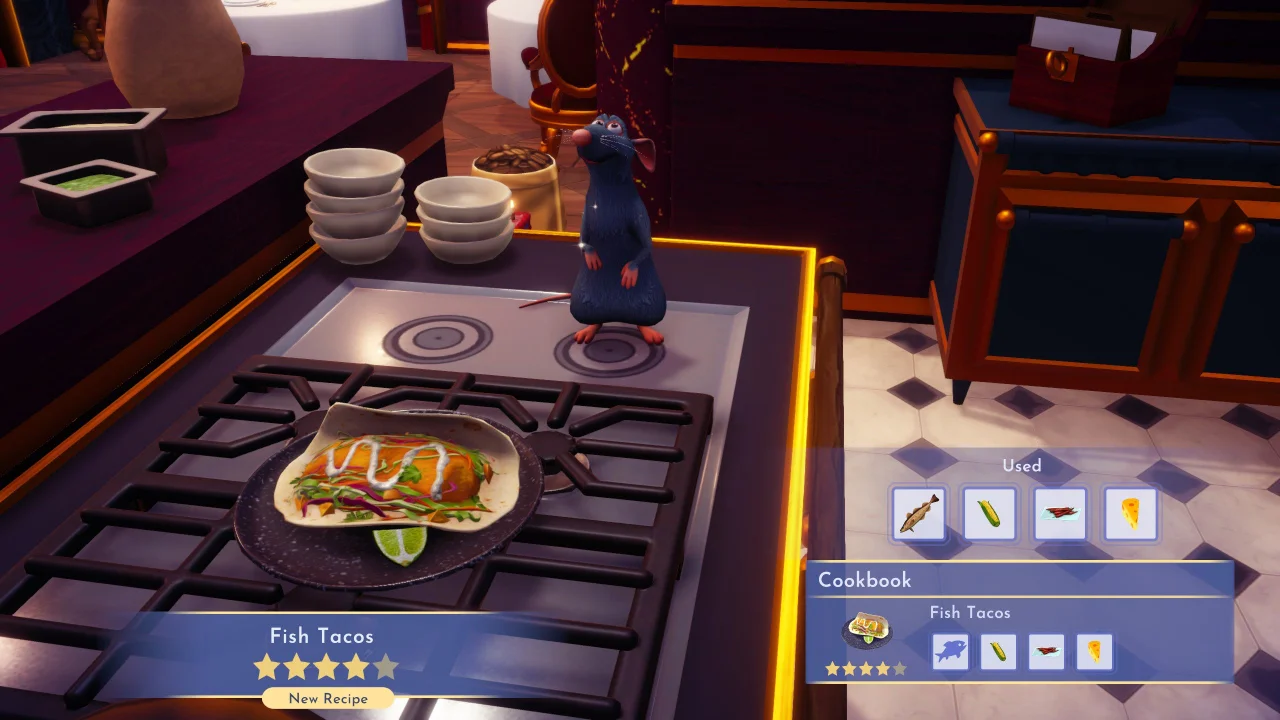Select the Fish Tacos title in Cookbook panel
The width and height of the screenshot is (1280, 720).
tap(969, 612)
